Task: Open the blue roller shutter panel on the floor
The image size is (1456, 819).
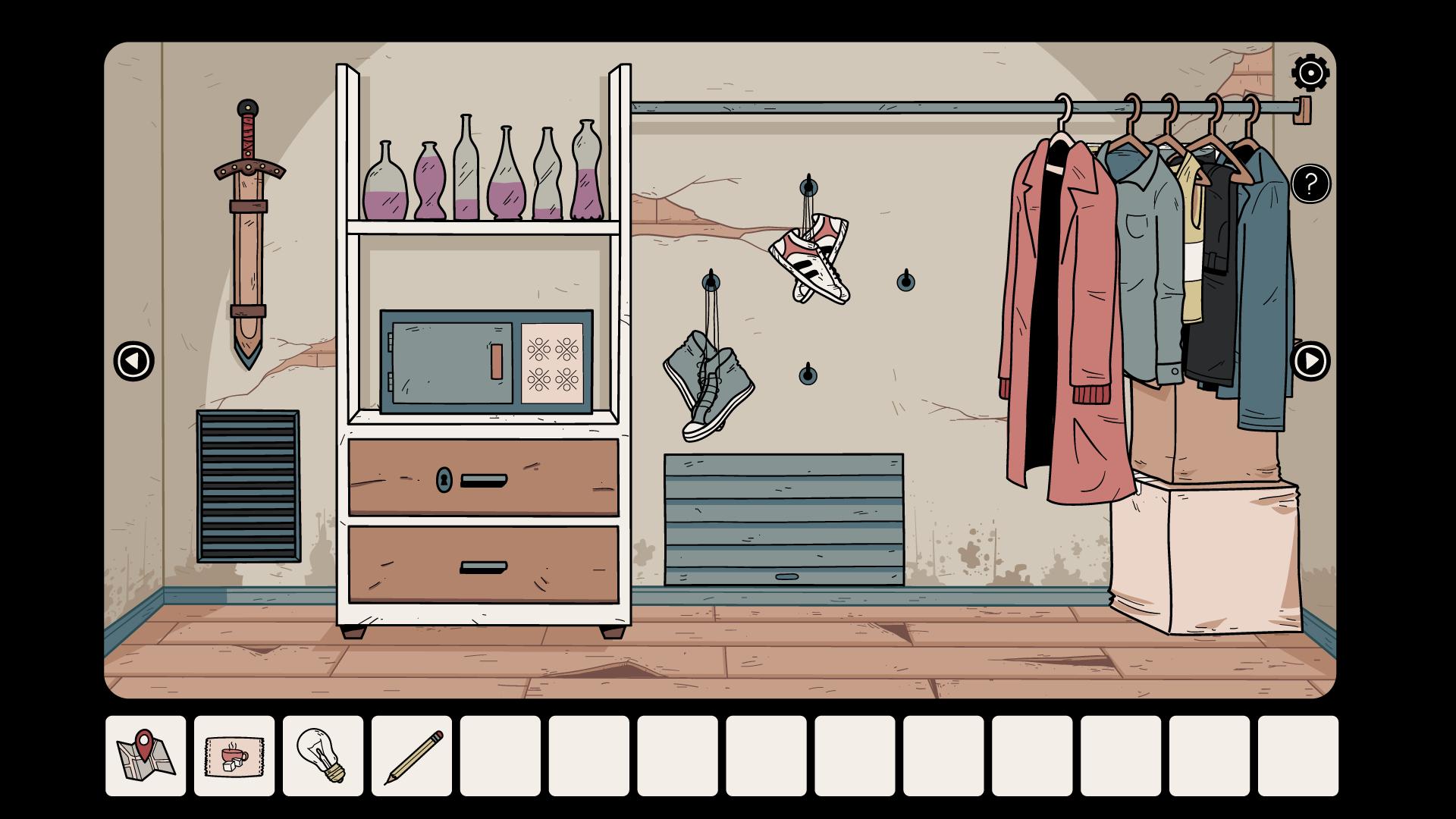Action: coord(783,519)
